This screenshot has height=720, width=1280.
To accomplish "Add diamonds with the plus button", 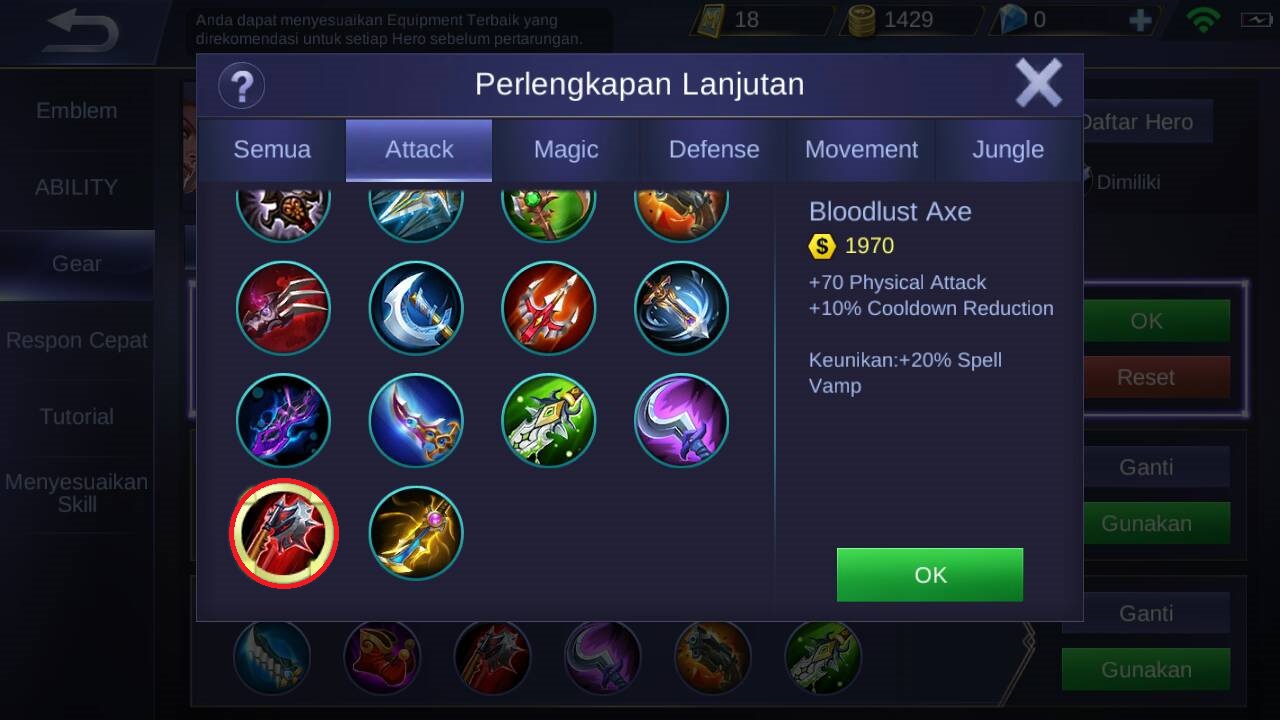I will coord(1140,21).
